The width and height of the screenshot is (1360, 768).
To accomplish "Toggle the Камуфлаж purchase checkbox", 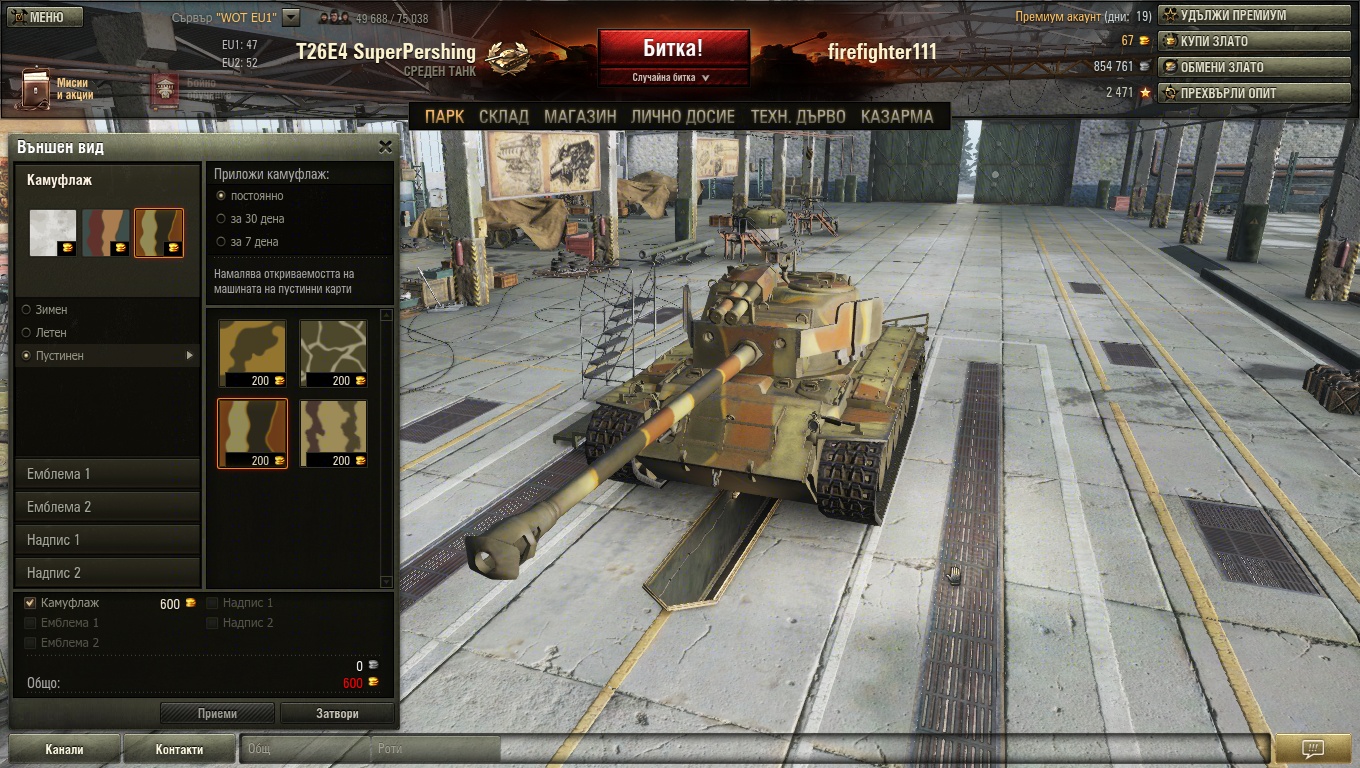I will tap(30, 603).
